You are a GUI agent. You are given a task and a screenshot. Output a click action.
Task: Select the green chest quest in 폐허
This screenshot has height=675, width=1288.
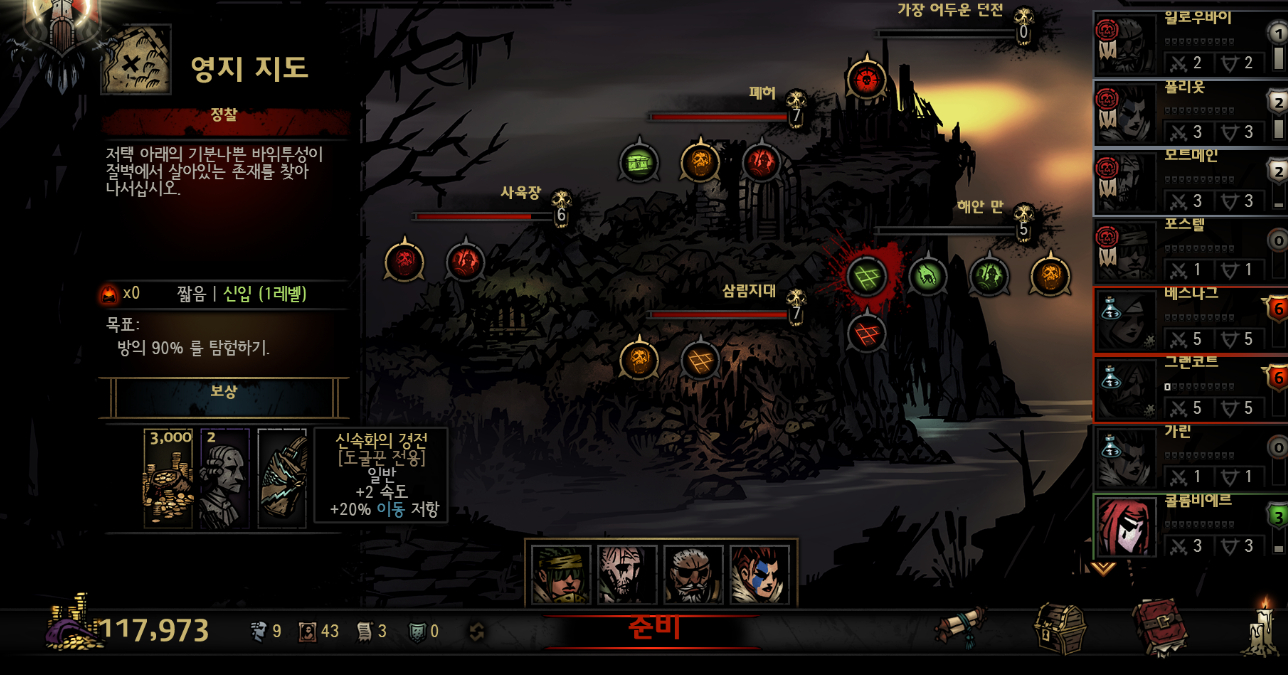(638, 161)
